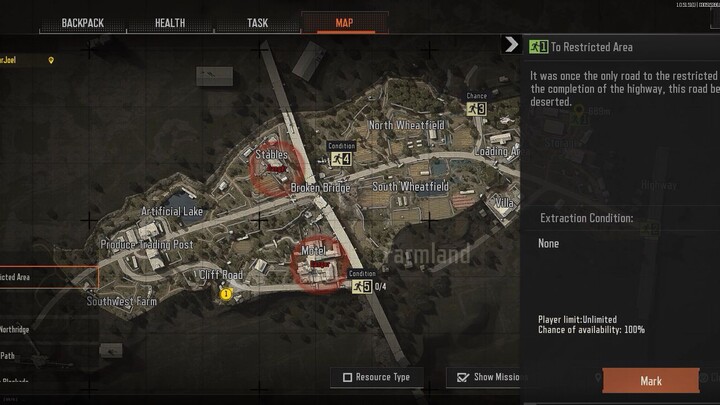The image size is (720, 405).
Task: Mark the To Restricted Area extraction
Action: coord(650,381)
